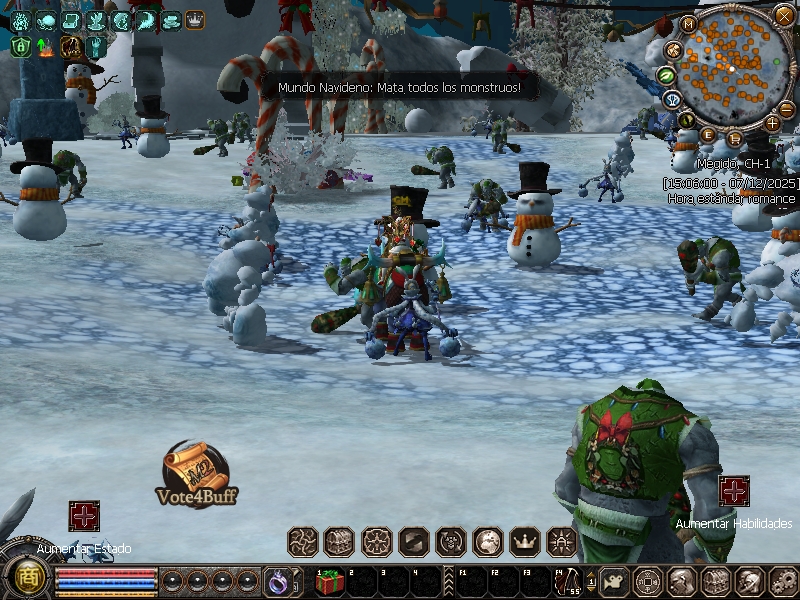Click the campfire with green arrow buff
The height and width of the screenshot is (600, 800).
pos(45,46)
